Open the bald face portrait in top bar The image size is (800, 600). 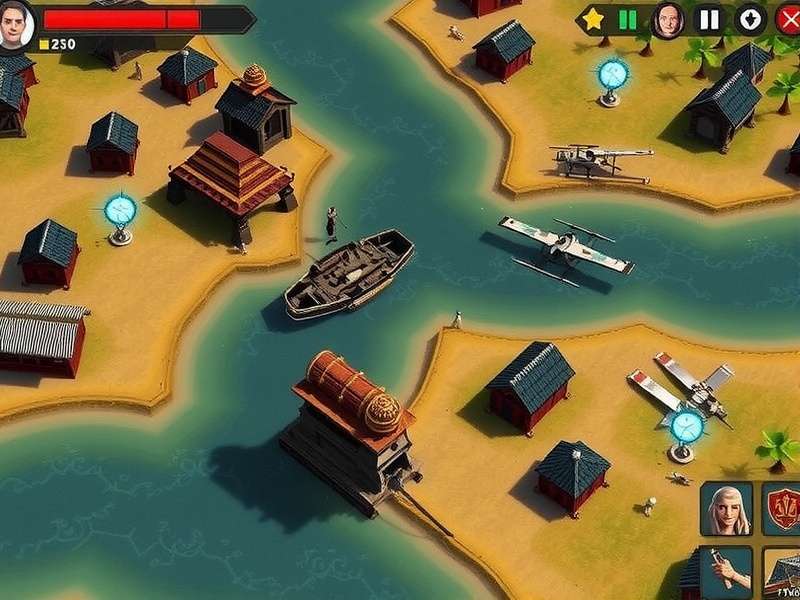click(x=667, y=20)
